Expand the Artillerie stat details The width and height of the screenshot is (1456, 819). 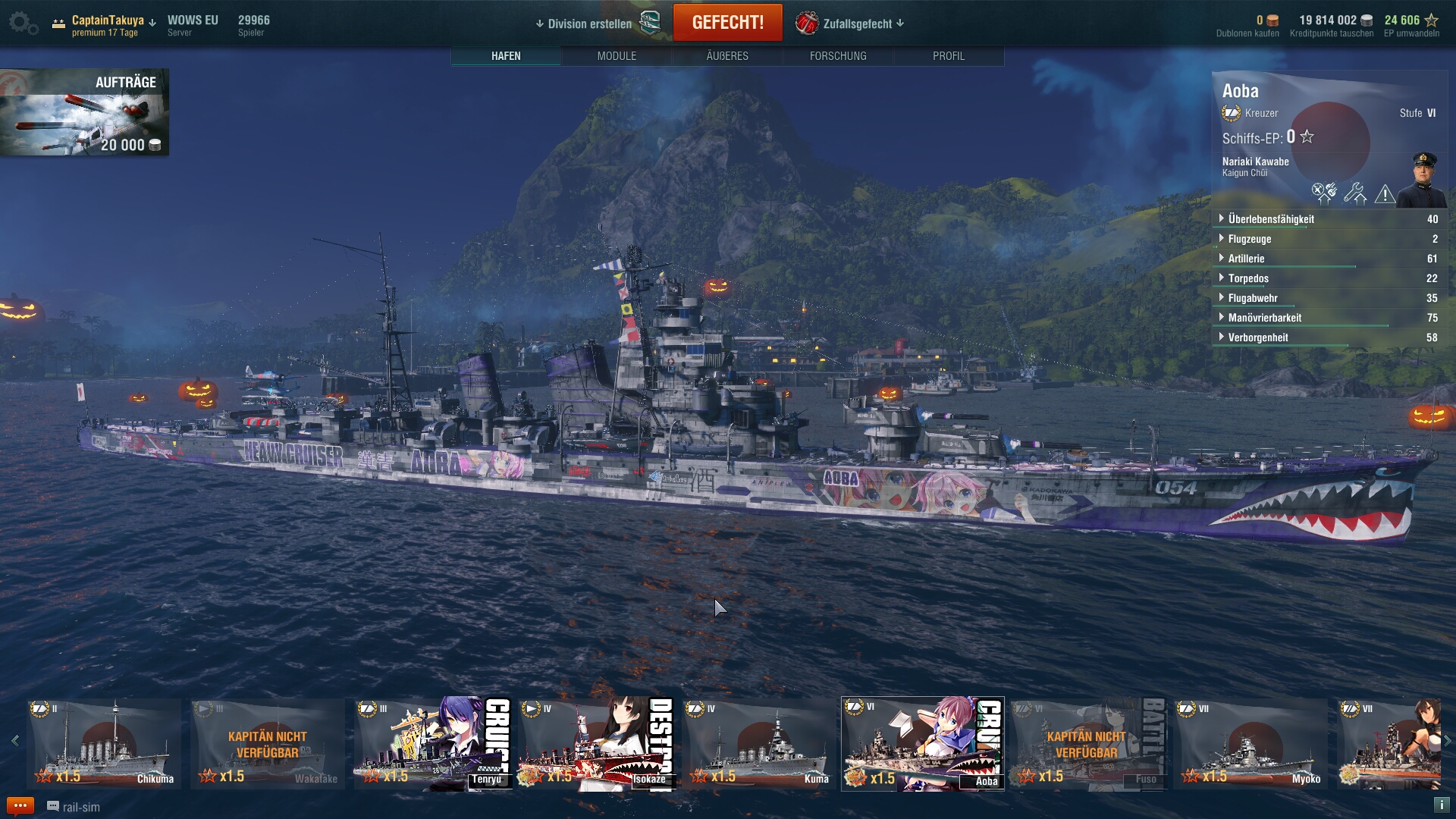coord(1246,259)
